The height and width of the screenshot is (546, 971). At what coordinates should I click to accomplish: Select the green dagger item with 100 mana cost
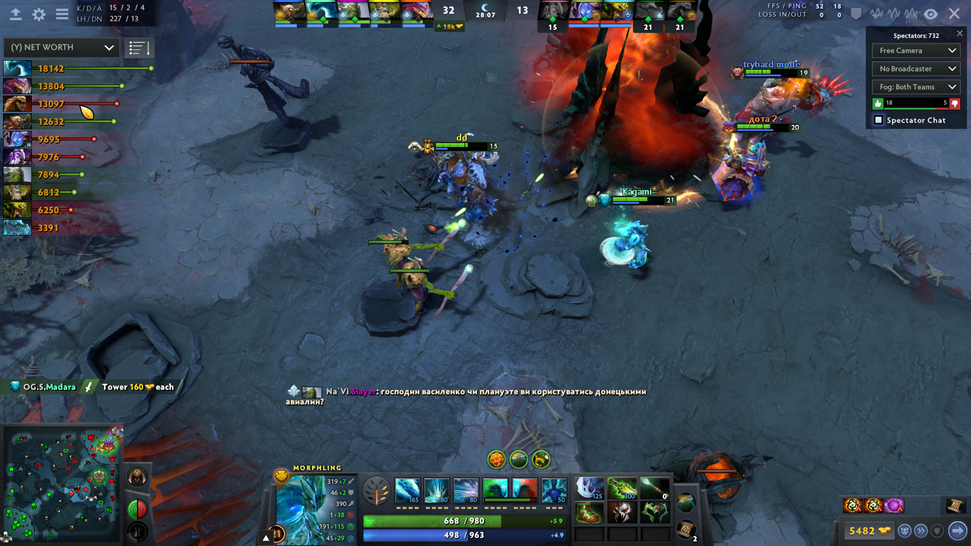click(x=622, y=490)
